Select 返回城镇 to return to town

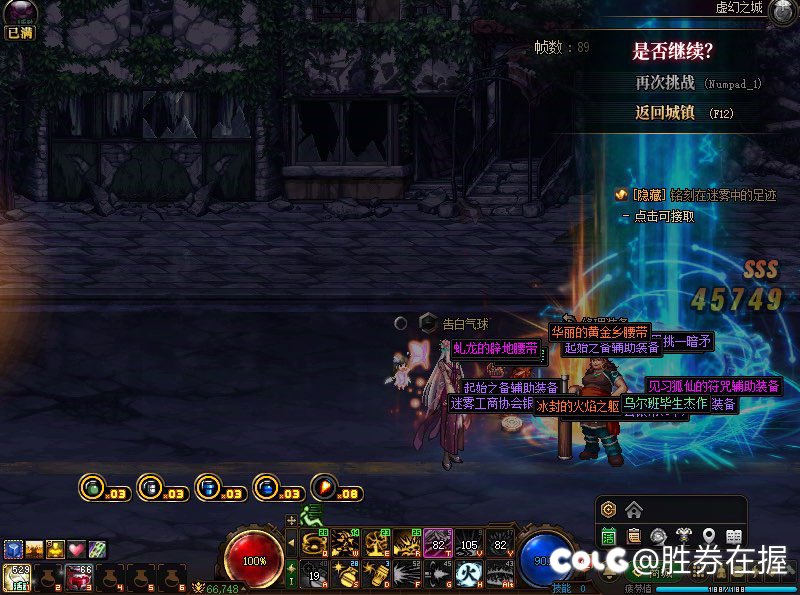(x=664, y=113)
